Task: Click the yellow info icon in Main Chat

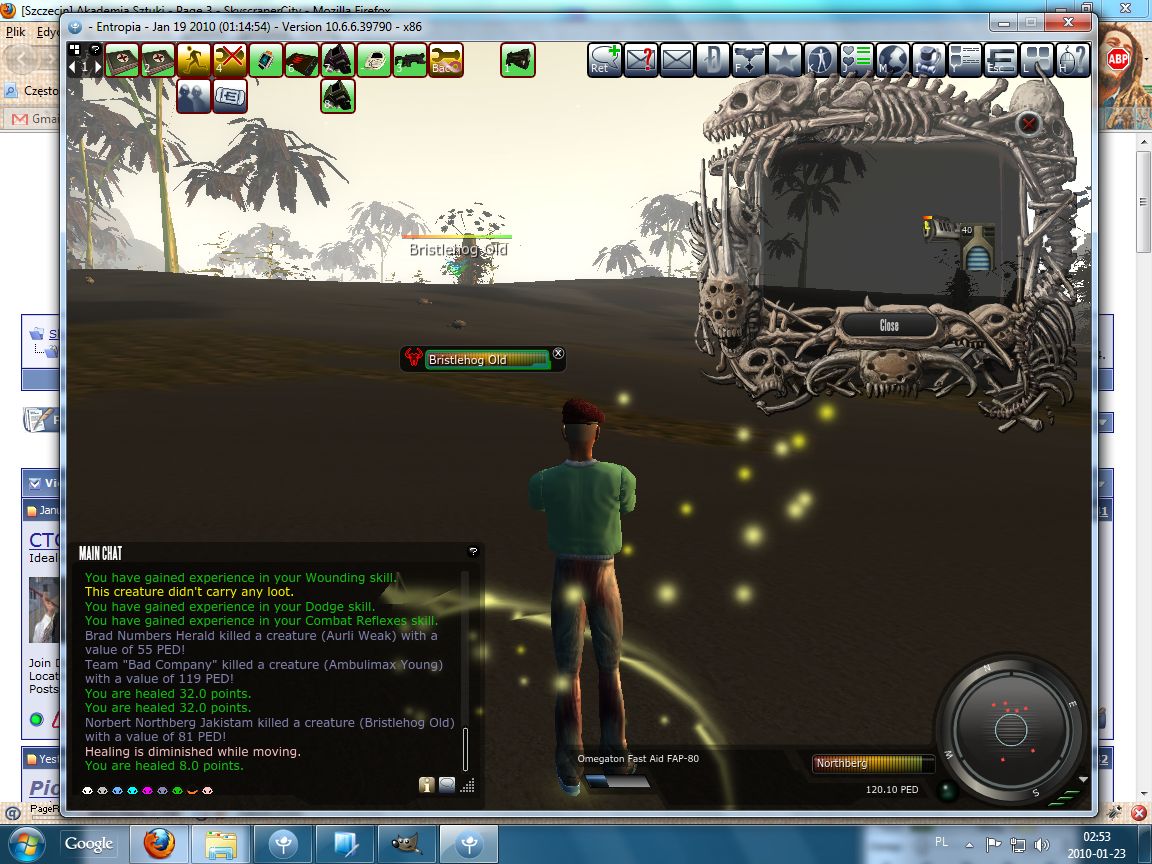Action: [427, 785]
